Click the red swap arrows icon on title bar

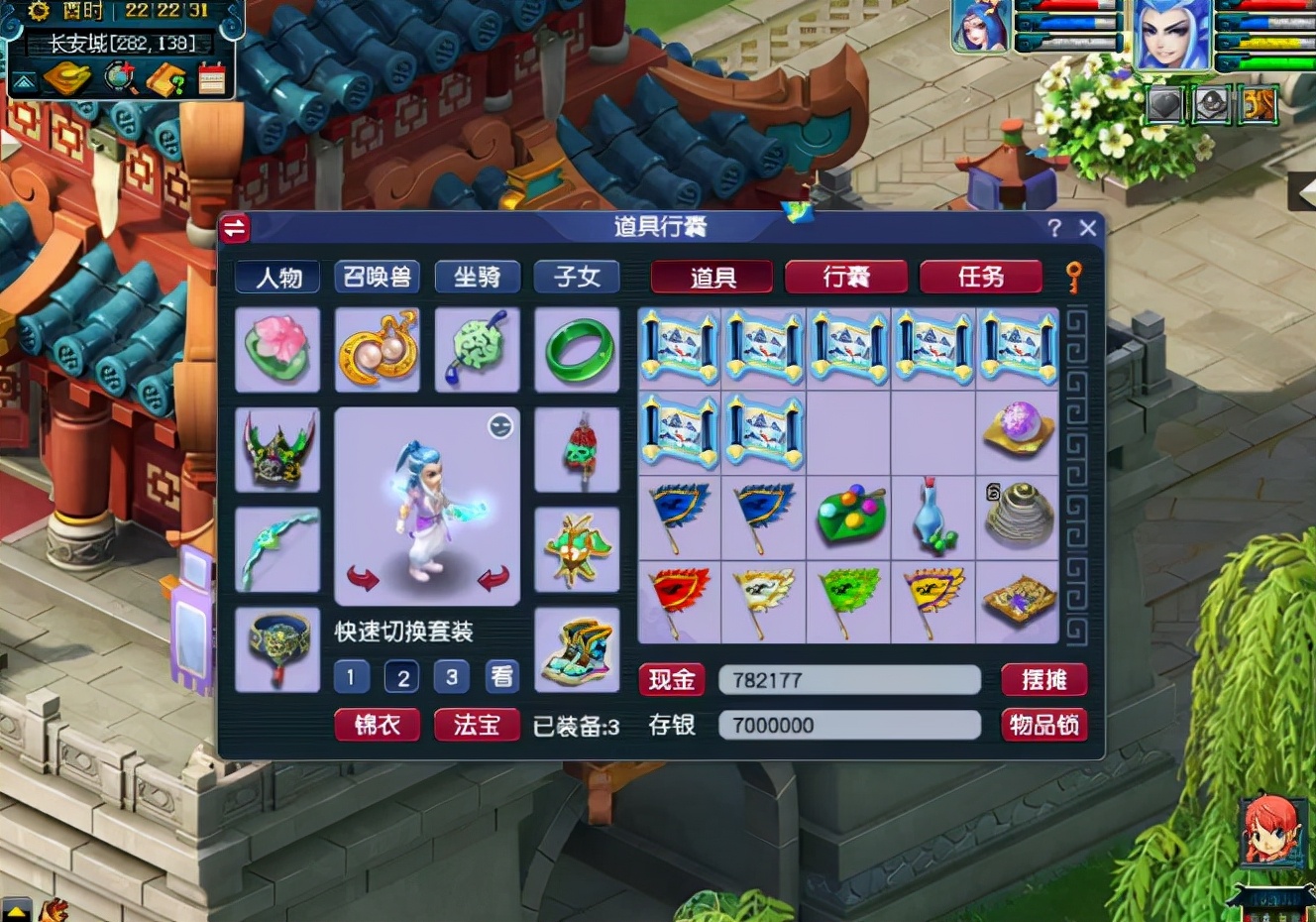(236, 227)
